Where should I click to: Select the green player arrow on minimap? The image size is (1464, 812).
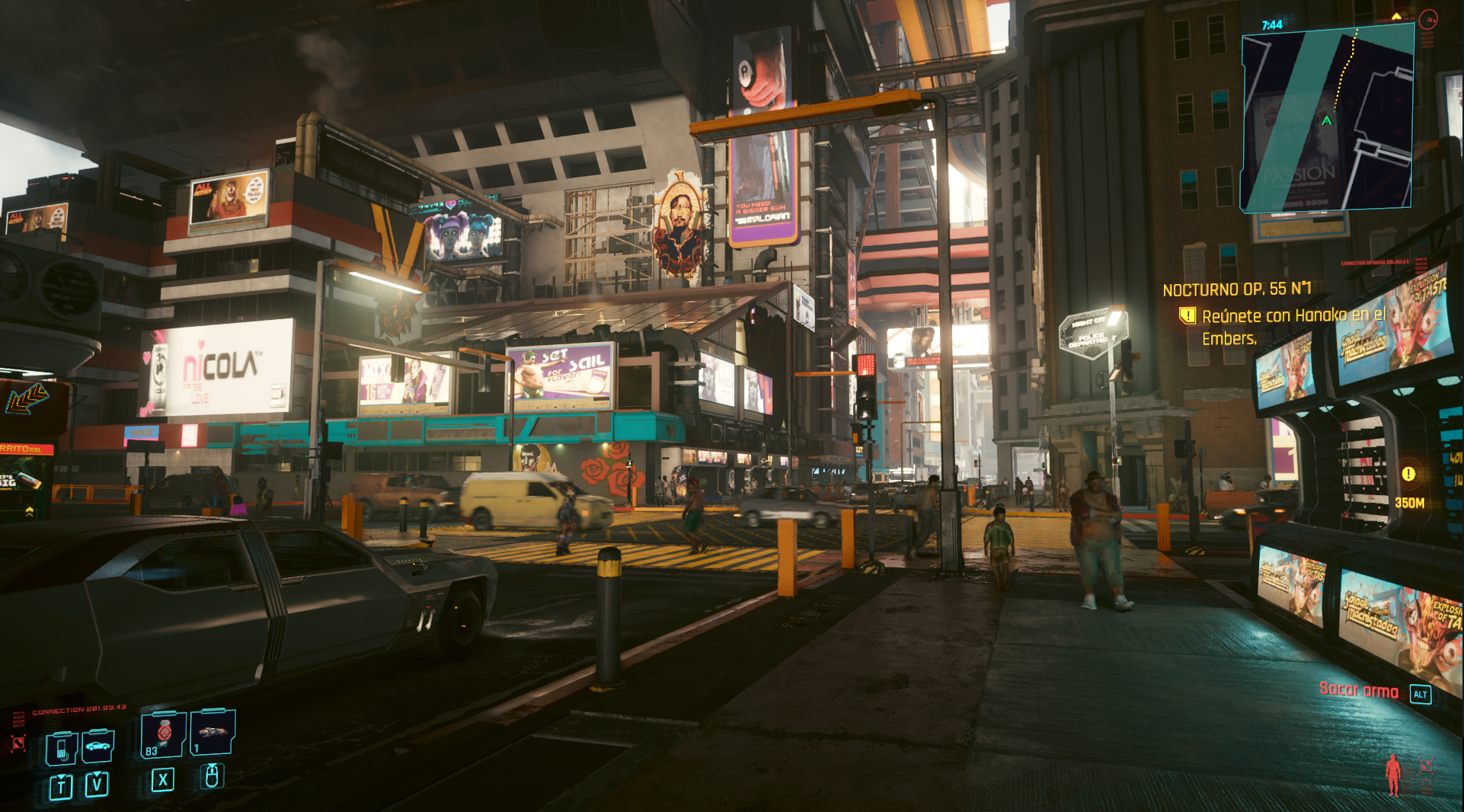tap(1327, 121)
